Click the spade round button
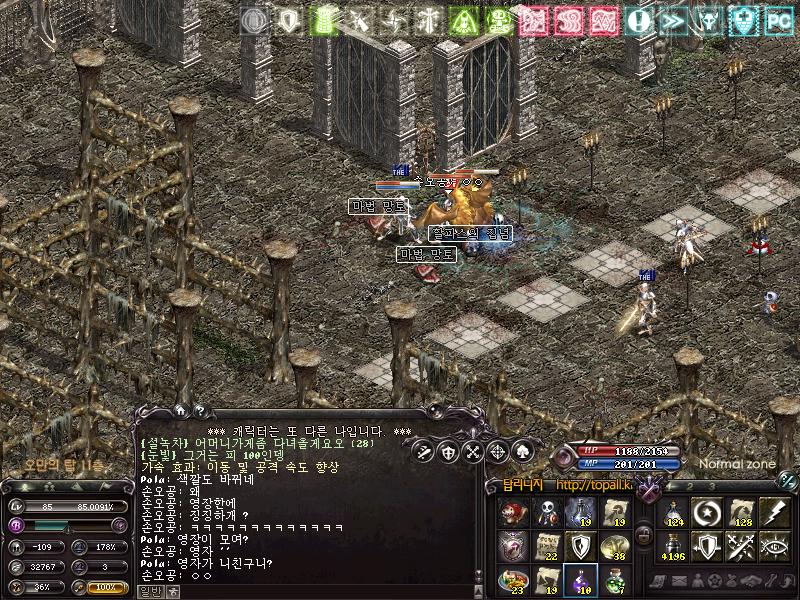This screenshot has height=600, width=800. click(x=521, y=451)
